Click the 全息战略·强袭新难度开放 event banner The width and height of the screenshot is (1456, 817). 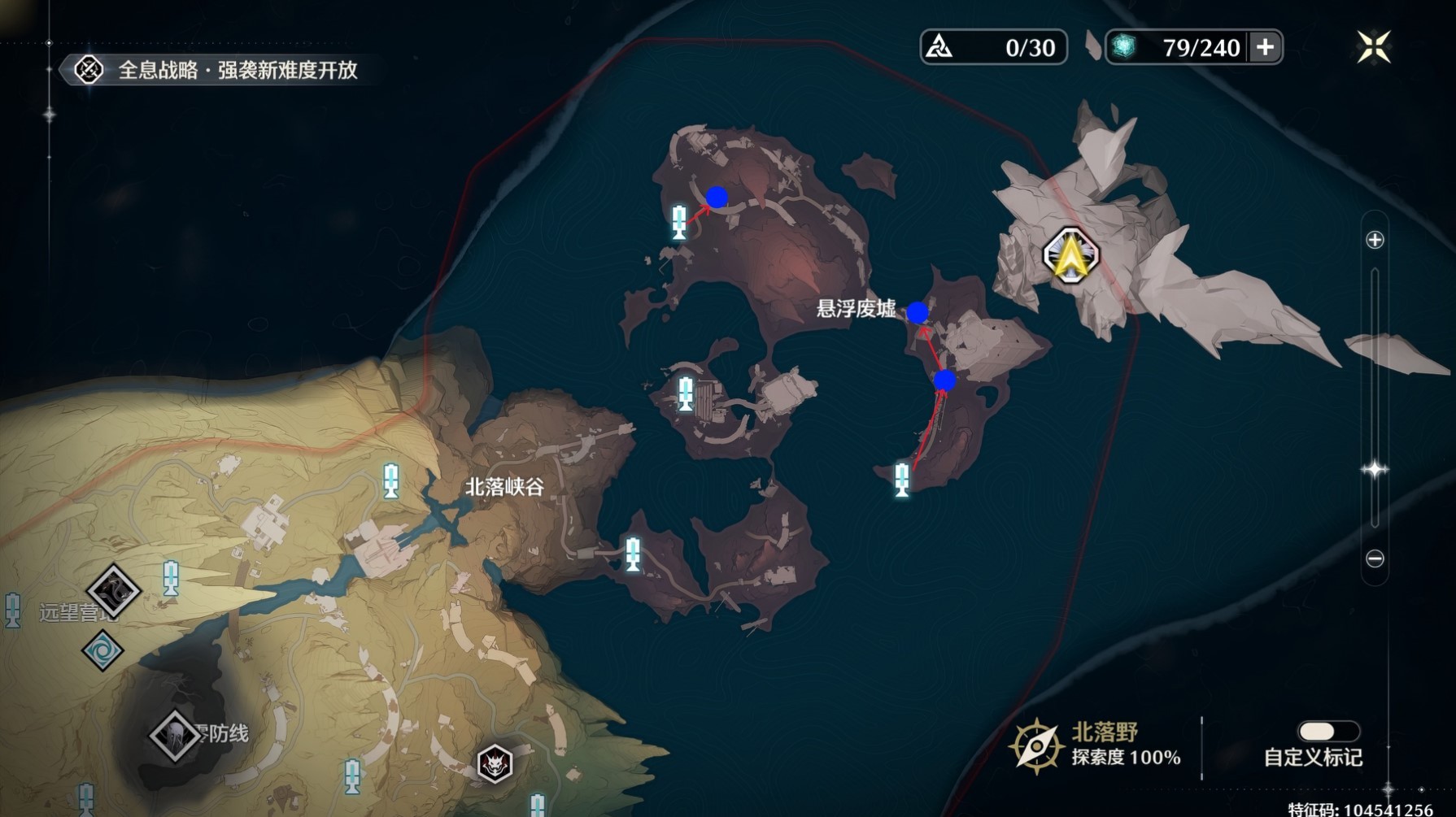(236, 71)
